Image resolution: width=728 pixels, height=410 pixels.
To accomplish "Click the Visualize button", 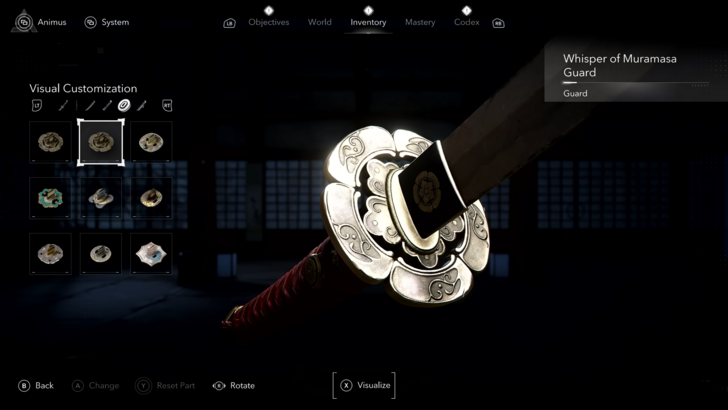I will [364, 385].
